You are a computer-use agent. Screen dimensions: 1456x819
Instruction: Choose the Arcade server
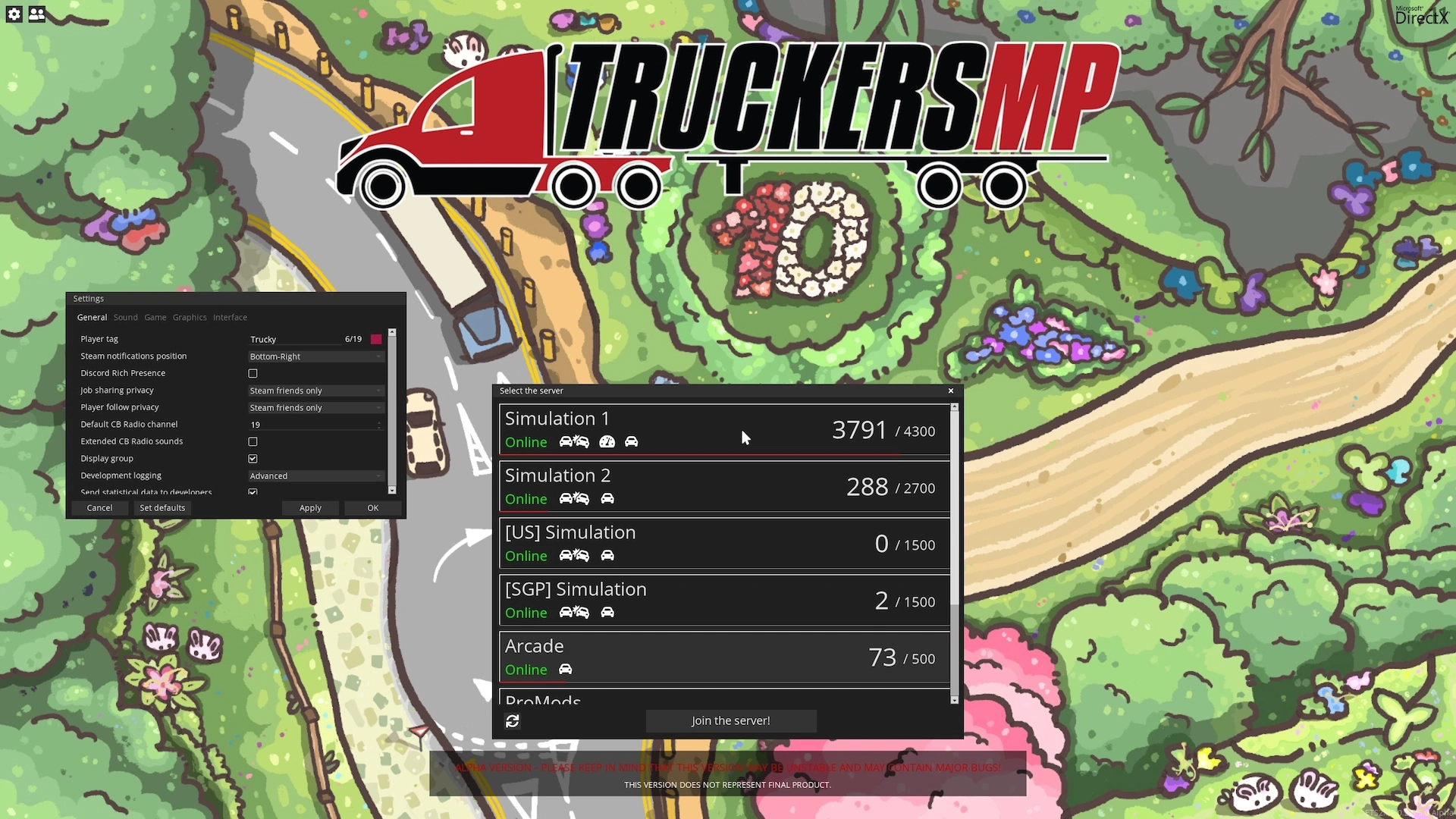coord(724,657)
